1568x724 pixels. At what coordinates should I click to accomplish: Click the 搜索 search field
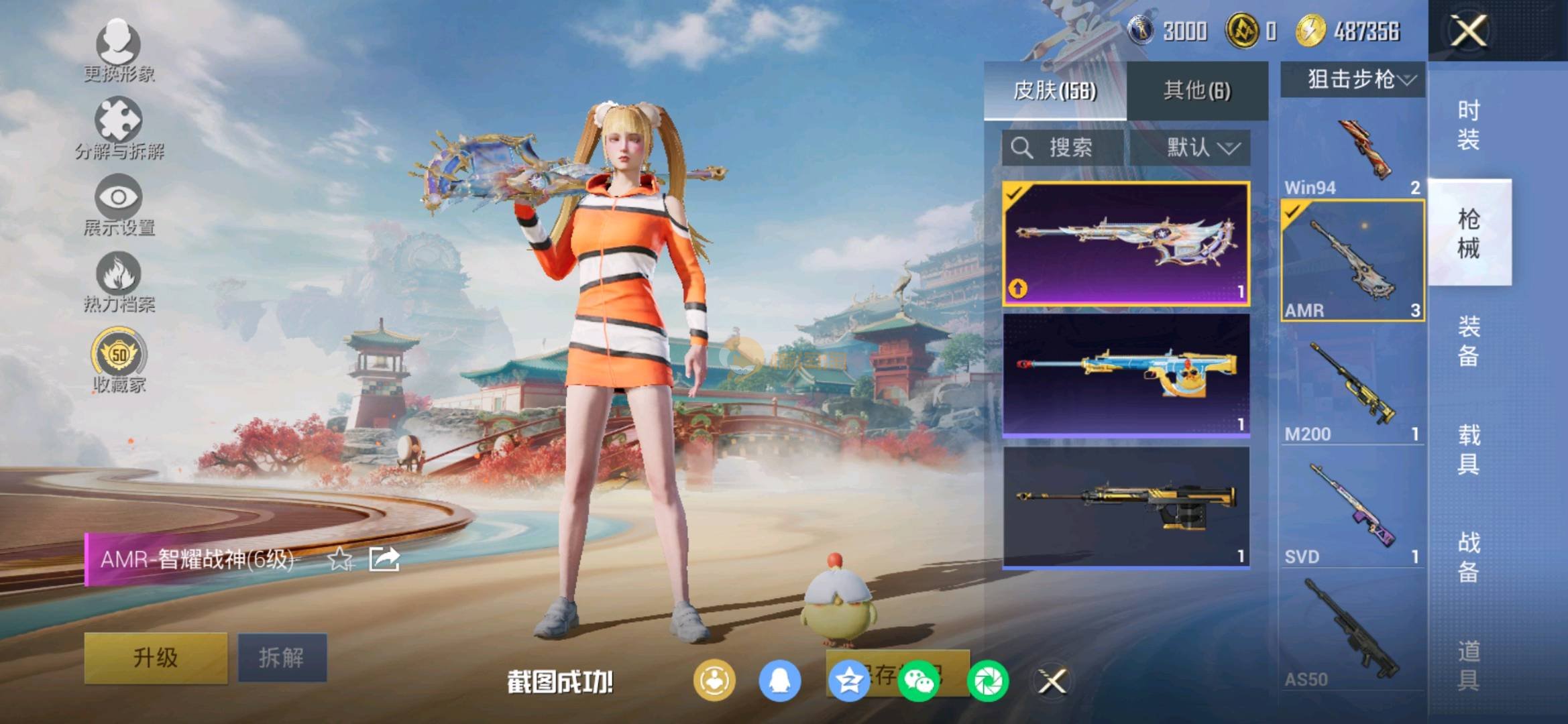[x=1063, y=147]
